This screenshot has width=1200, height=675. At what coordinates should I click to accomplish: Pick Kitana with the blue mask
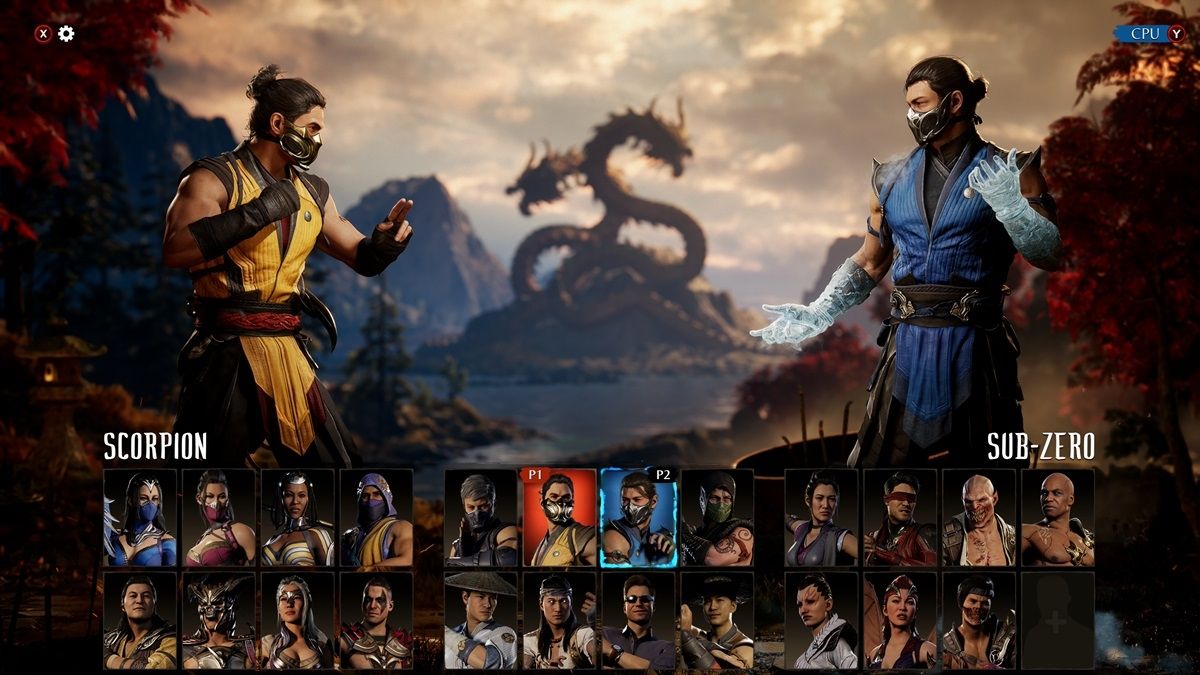(140, 518)
